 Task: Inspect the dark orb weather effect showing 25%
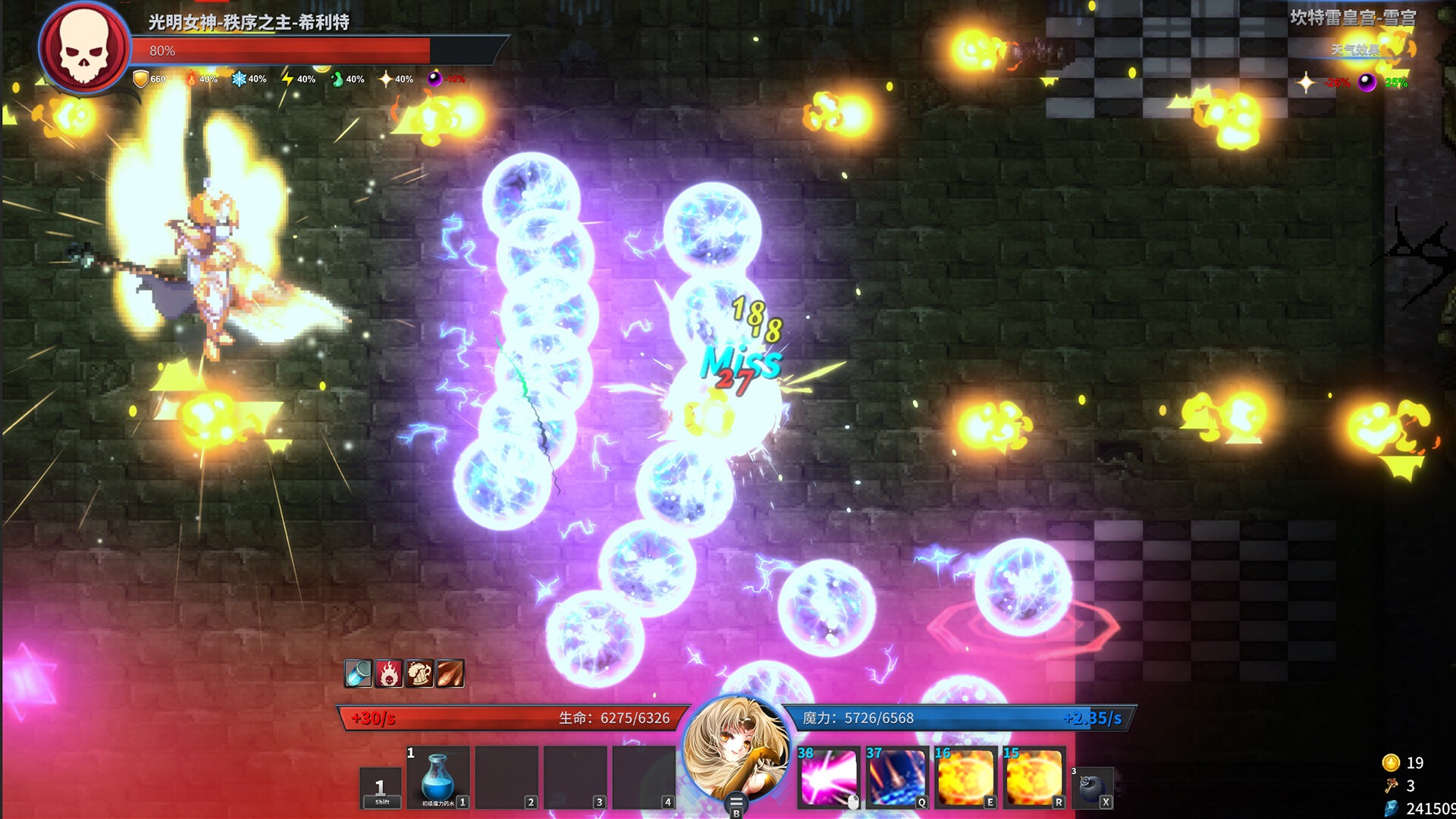(1369, 83)
